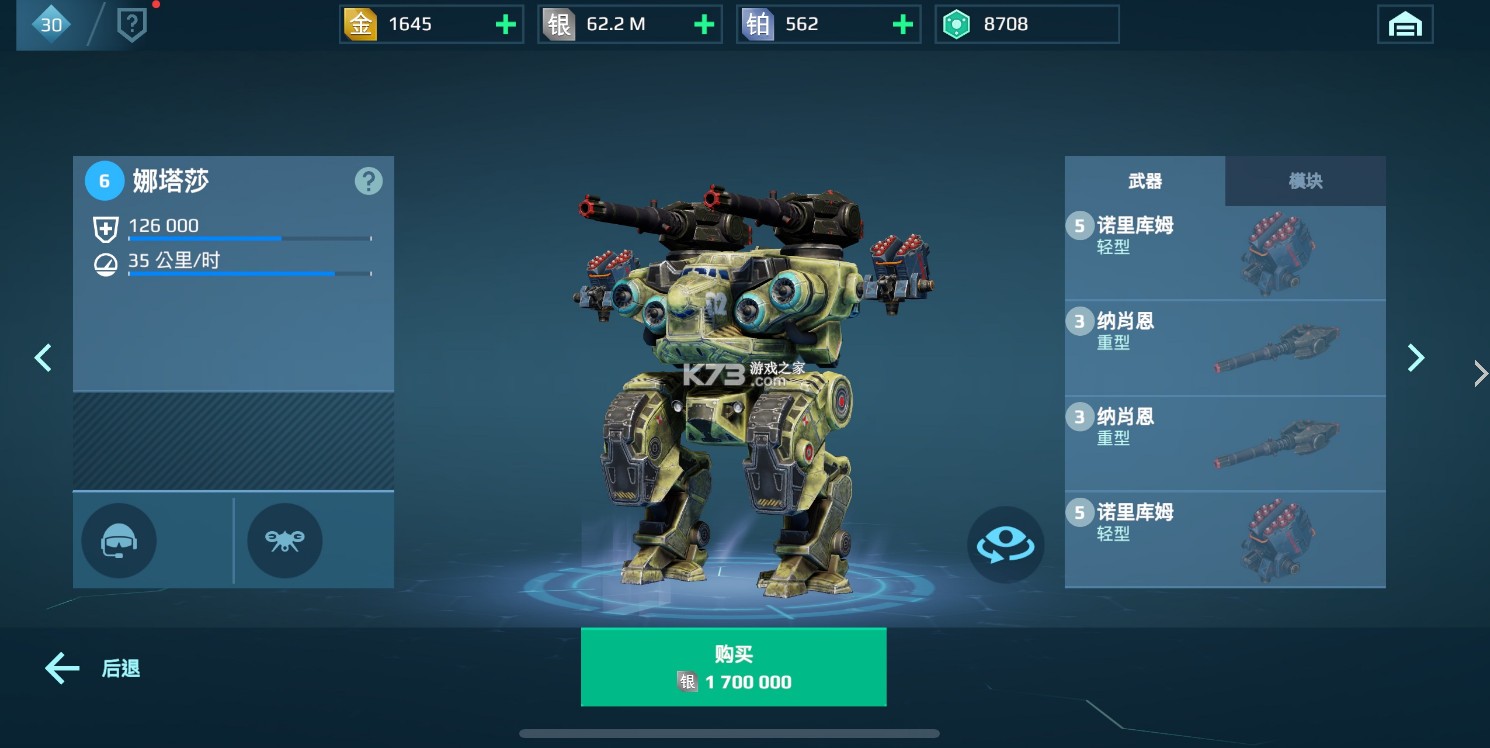Add more silver with the plus button
1490x748 pixels.
tap(704, 25)
